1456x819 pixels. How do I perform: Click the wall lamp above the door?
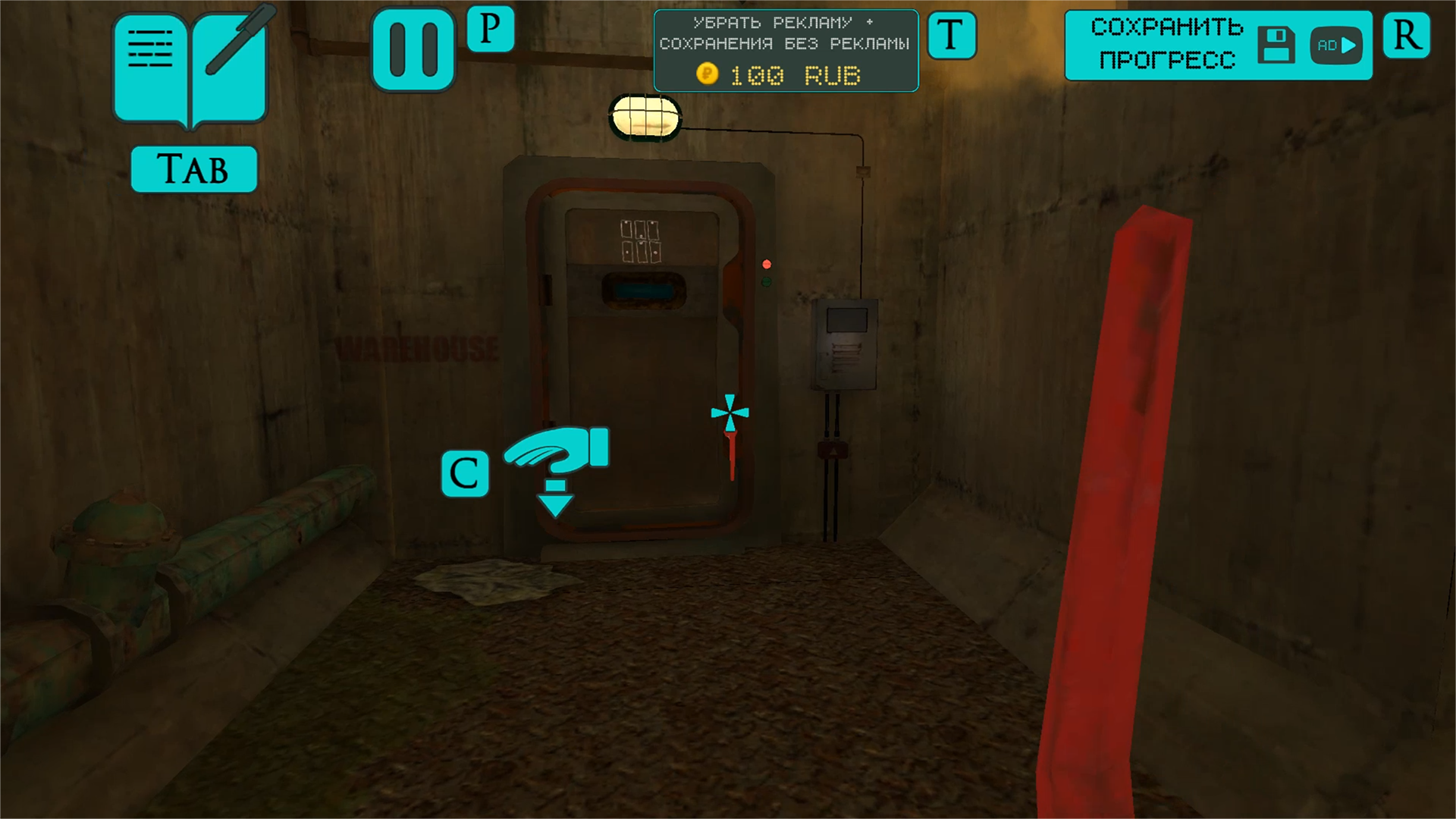coord(644,116)
